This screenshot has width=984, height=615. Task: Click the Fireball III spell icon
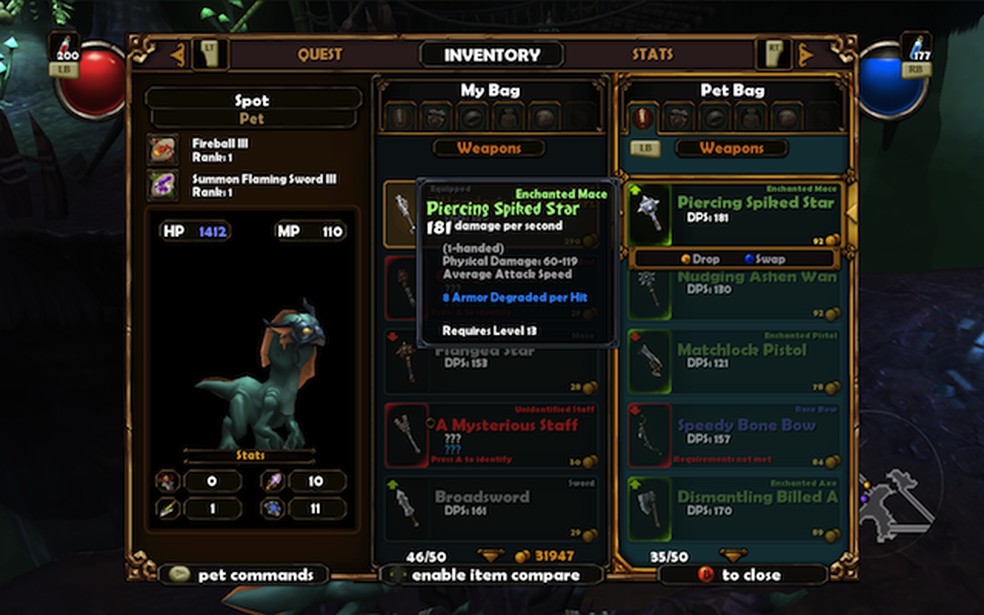pos(162,149)
